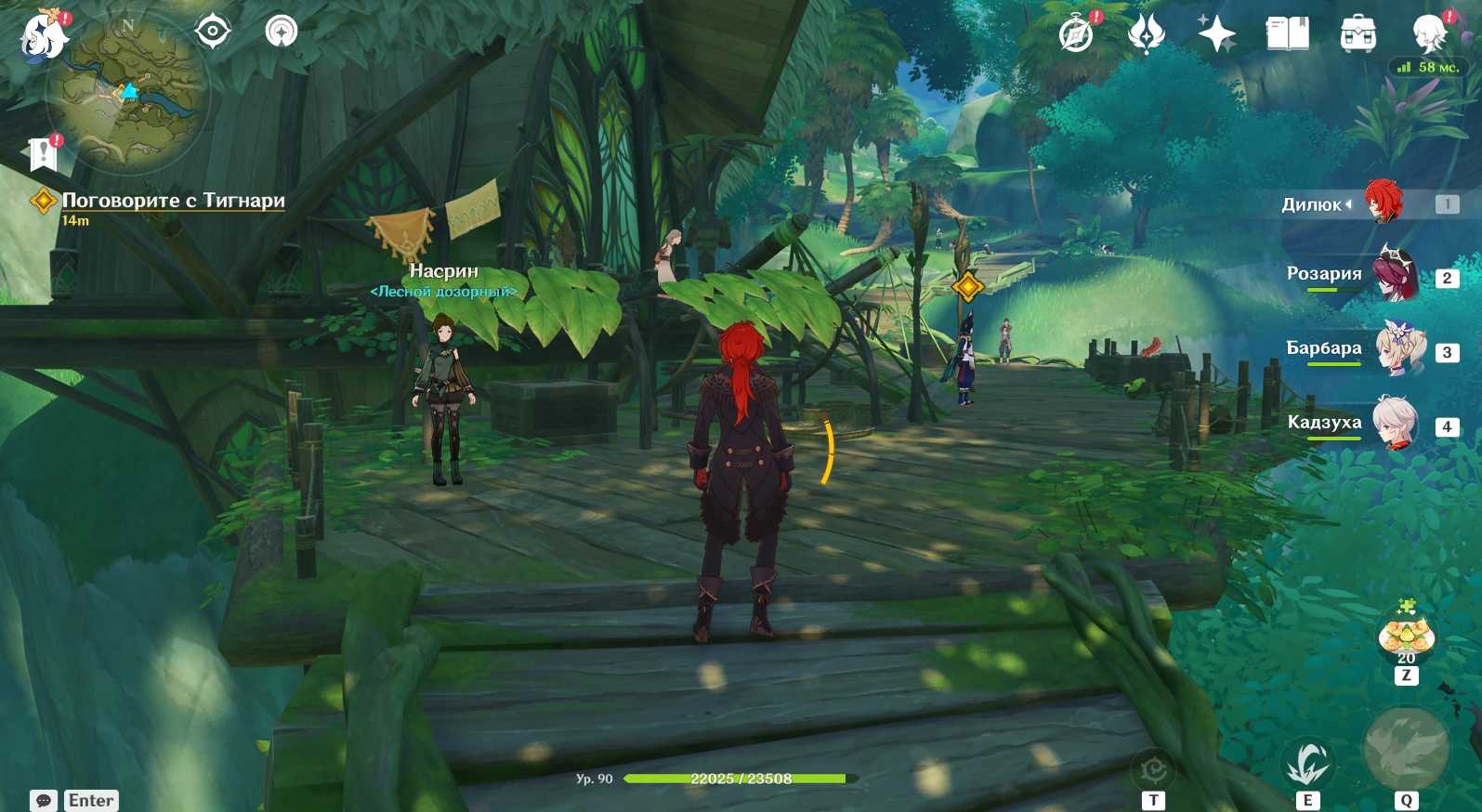Open the quest log bookmark icon
Image resolution: width=1482 pixels, height=812 pixels.
point(43,154)
